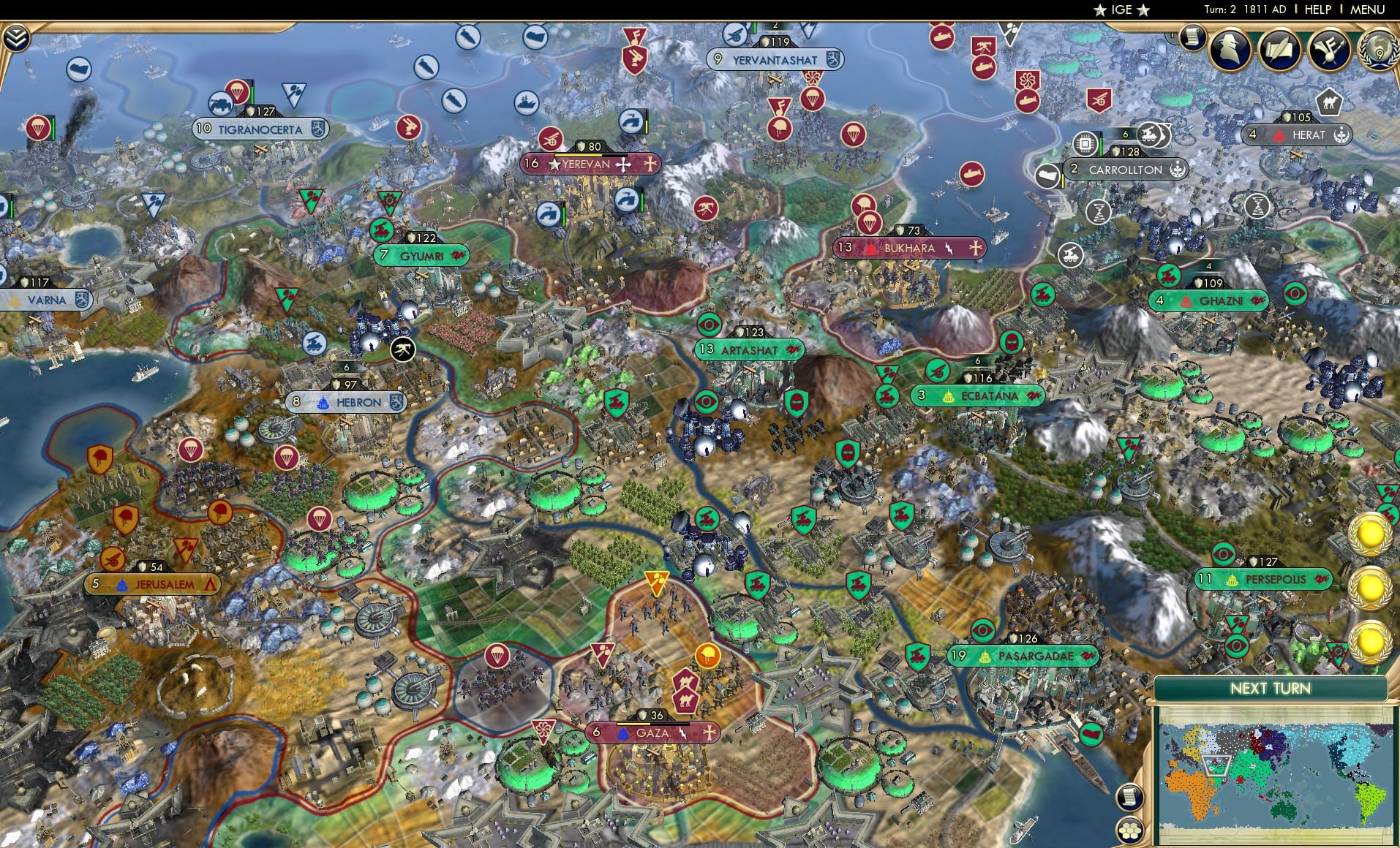The height and width of the screenshot is (848, 1400).
Task: Select the camel trade caravan icon near Herat
Action: pyautogui.click(x=1330, y=103)
